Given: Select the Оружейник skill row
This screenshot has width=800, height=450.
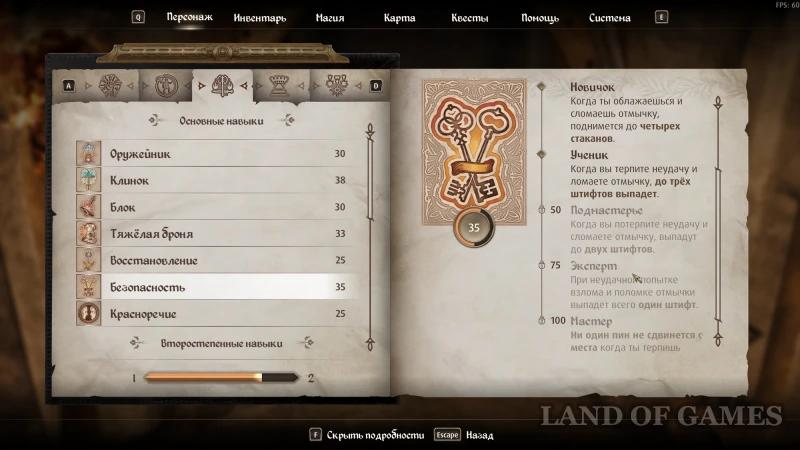Looking at the screenshot, I should pyautogui.click(x=210, y=154).
